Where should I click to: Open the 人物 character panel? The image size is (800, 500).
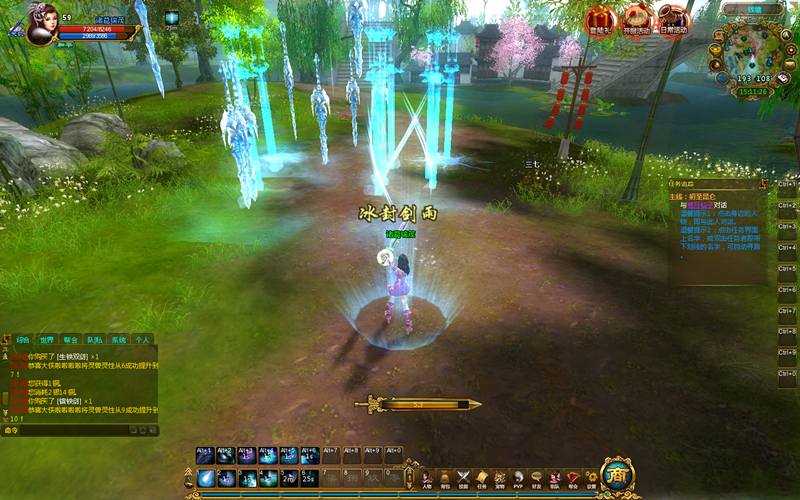(x=426, y=479)
